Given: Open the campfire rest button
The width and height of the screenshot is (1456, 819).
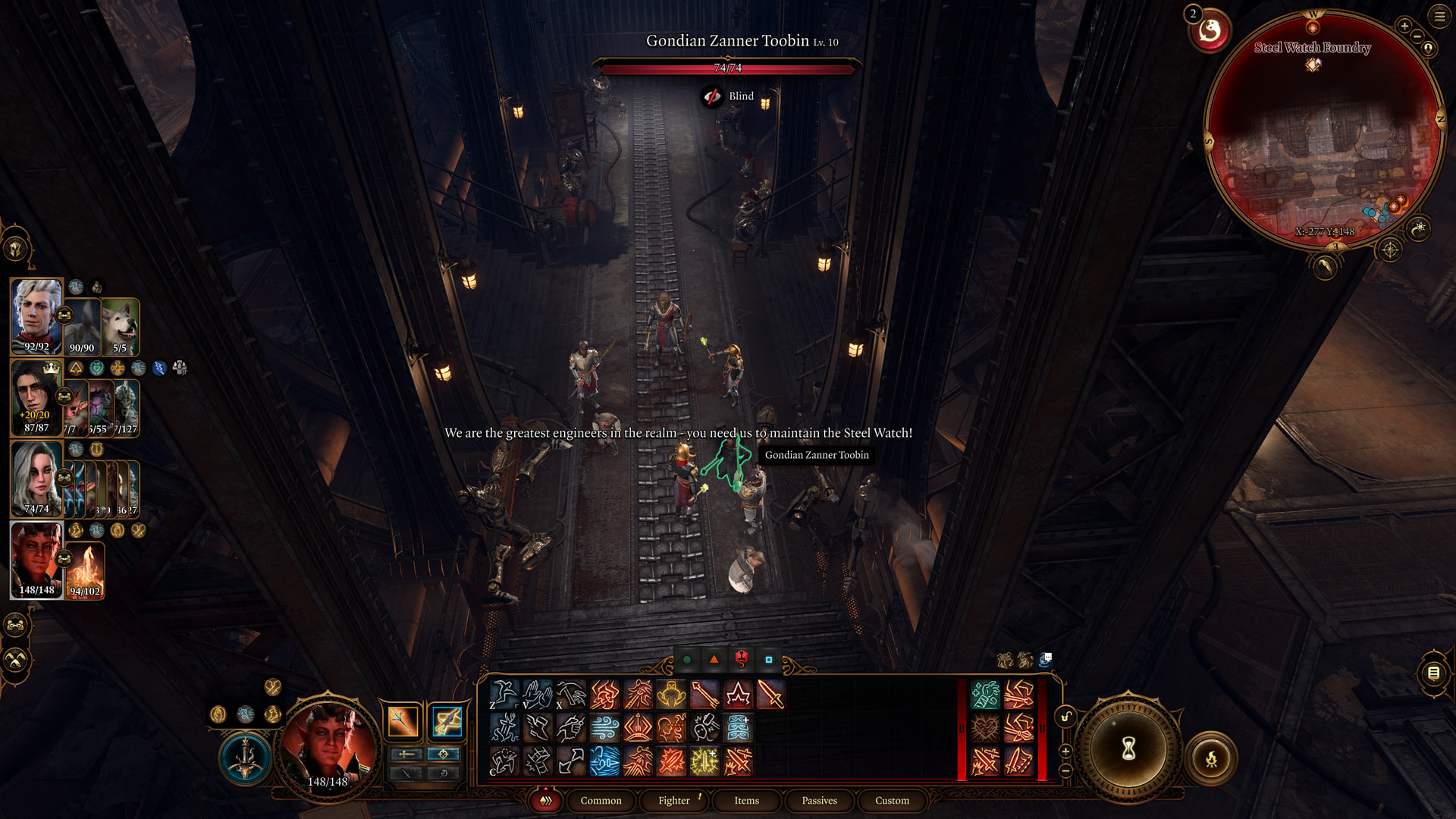Looking at the screenshot, I should coord(1211,758).
